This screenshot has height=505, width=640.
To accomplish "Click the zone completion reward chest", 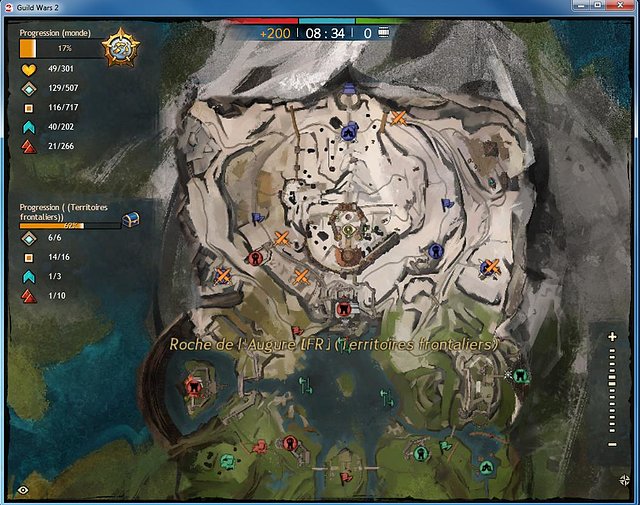I will click(129, 219).
